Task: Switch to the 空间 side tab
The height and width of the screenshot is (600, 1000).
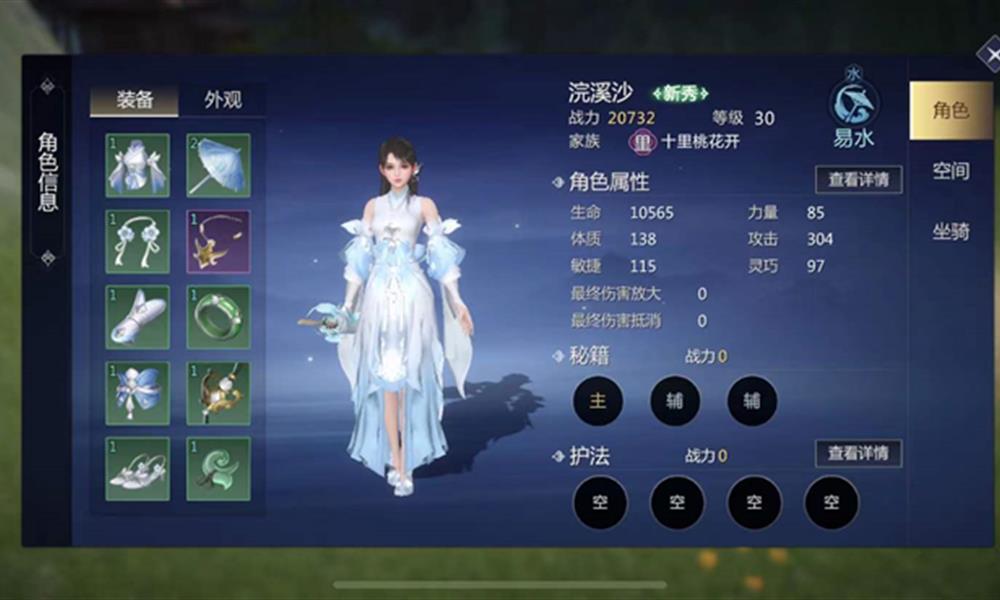Action: coord(950,171)
